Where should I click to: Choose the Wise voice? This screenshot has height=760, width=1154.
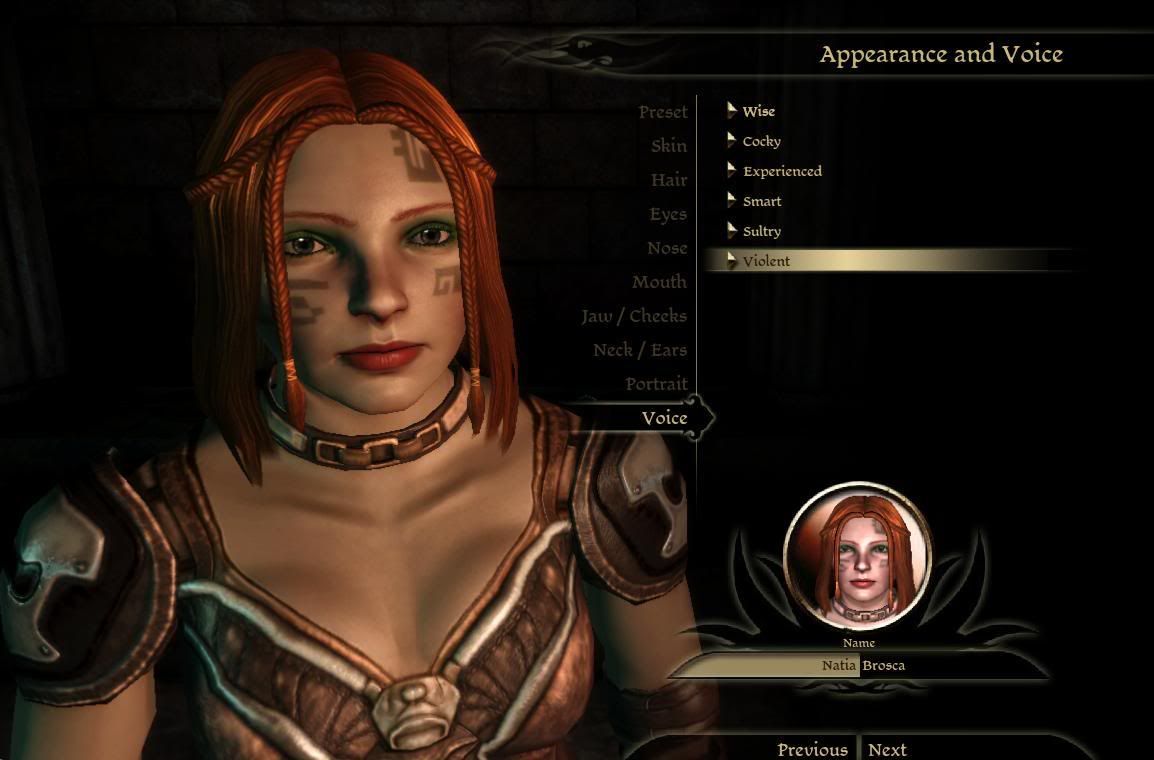point(758,111)
